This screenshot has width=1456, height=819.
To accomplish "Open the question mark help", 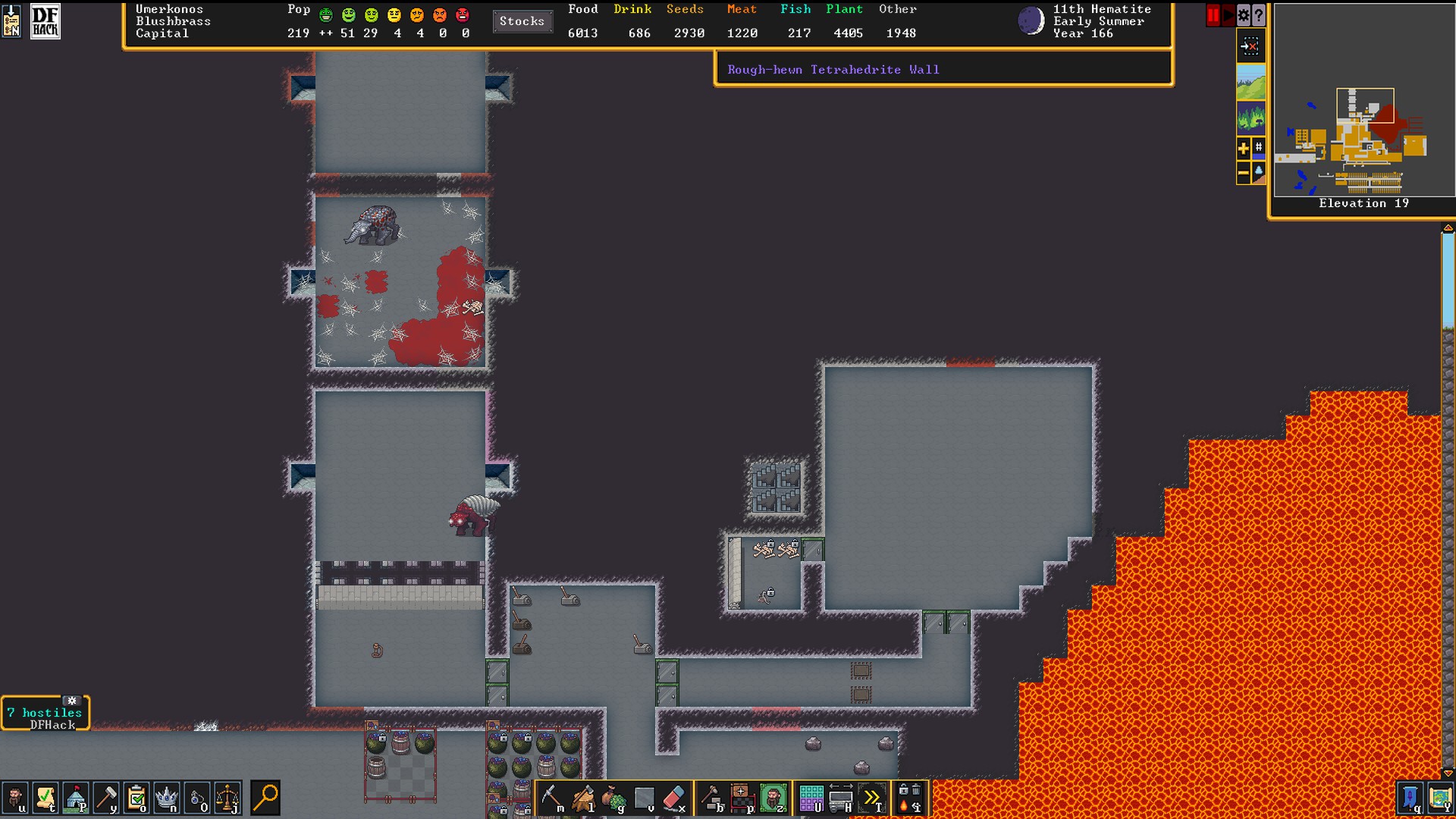I will [1259, 15].
